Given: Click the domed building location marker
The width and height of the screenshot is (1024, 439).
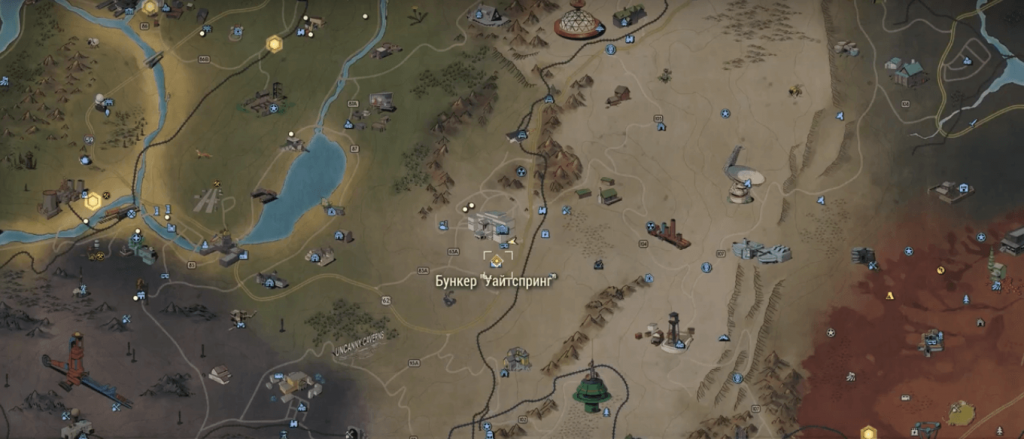Looking at the screenshot, I should [x=576, y=22].
